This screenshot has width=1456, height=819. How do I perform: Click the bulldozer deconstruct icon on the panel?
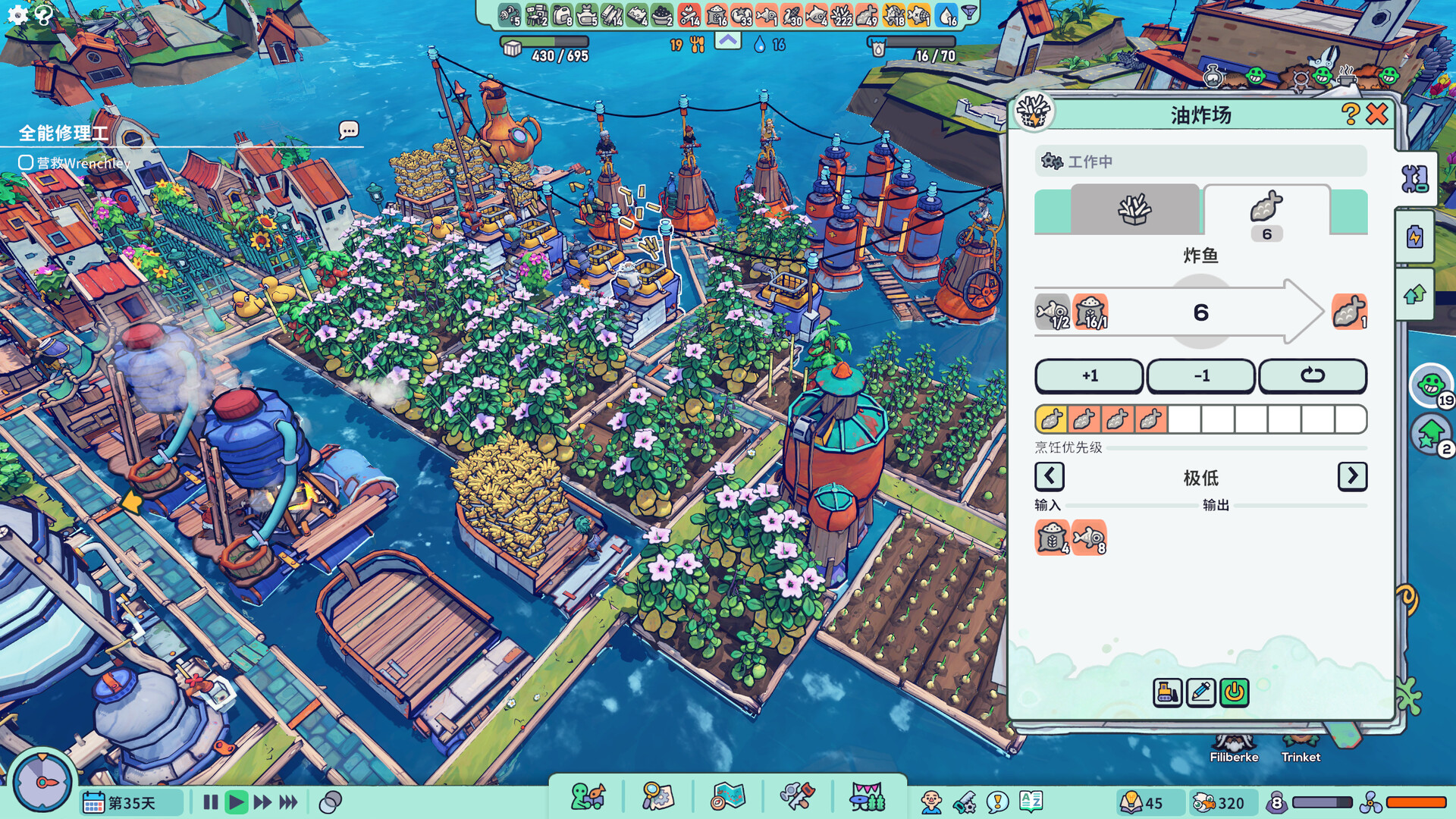click(1168, 692)
